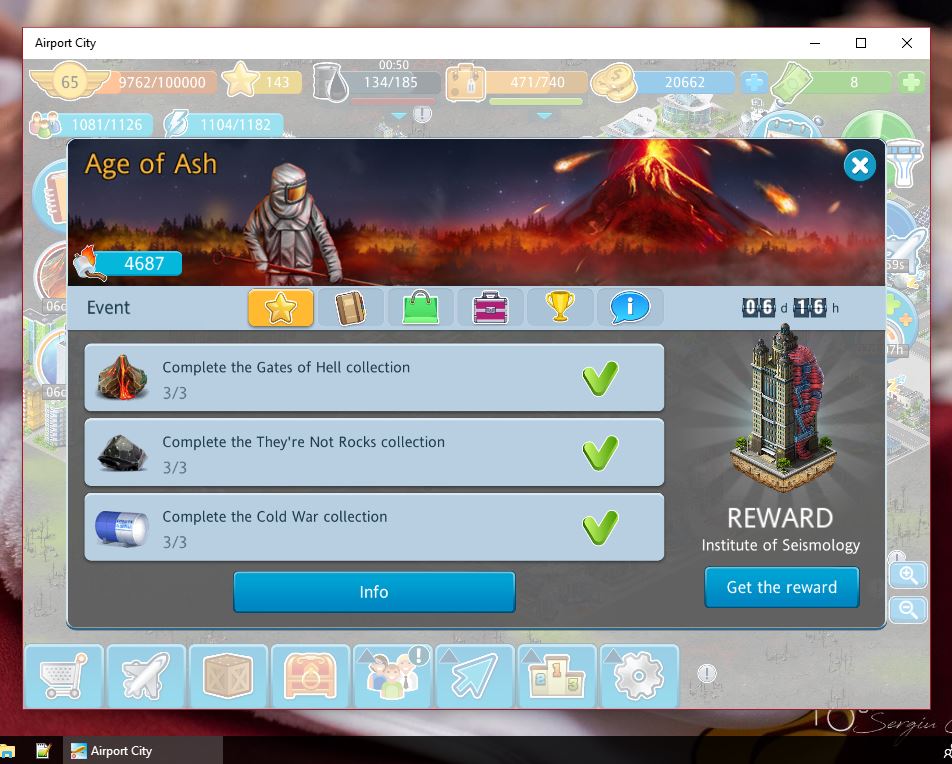Zoom out with the magnifier minus button
Screen dimensions: 952x764
click(x=908, y=609)
